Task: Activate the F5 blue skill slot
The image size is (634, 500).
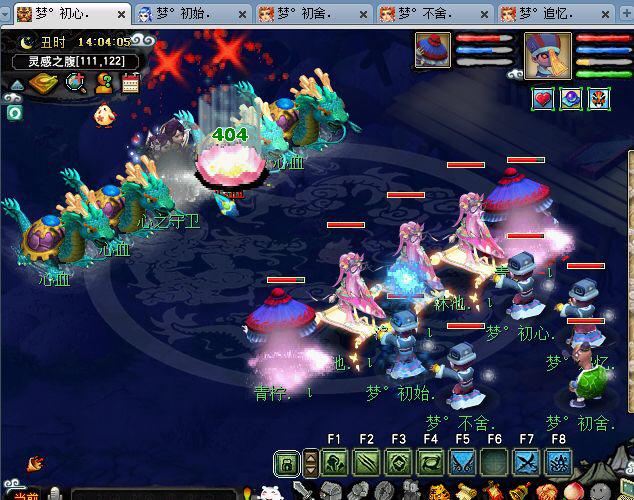Action: click(x=462, y=462)
